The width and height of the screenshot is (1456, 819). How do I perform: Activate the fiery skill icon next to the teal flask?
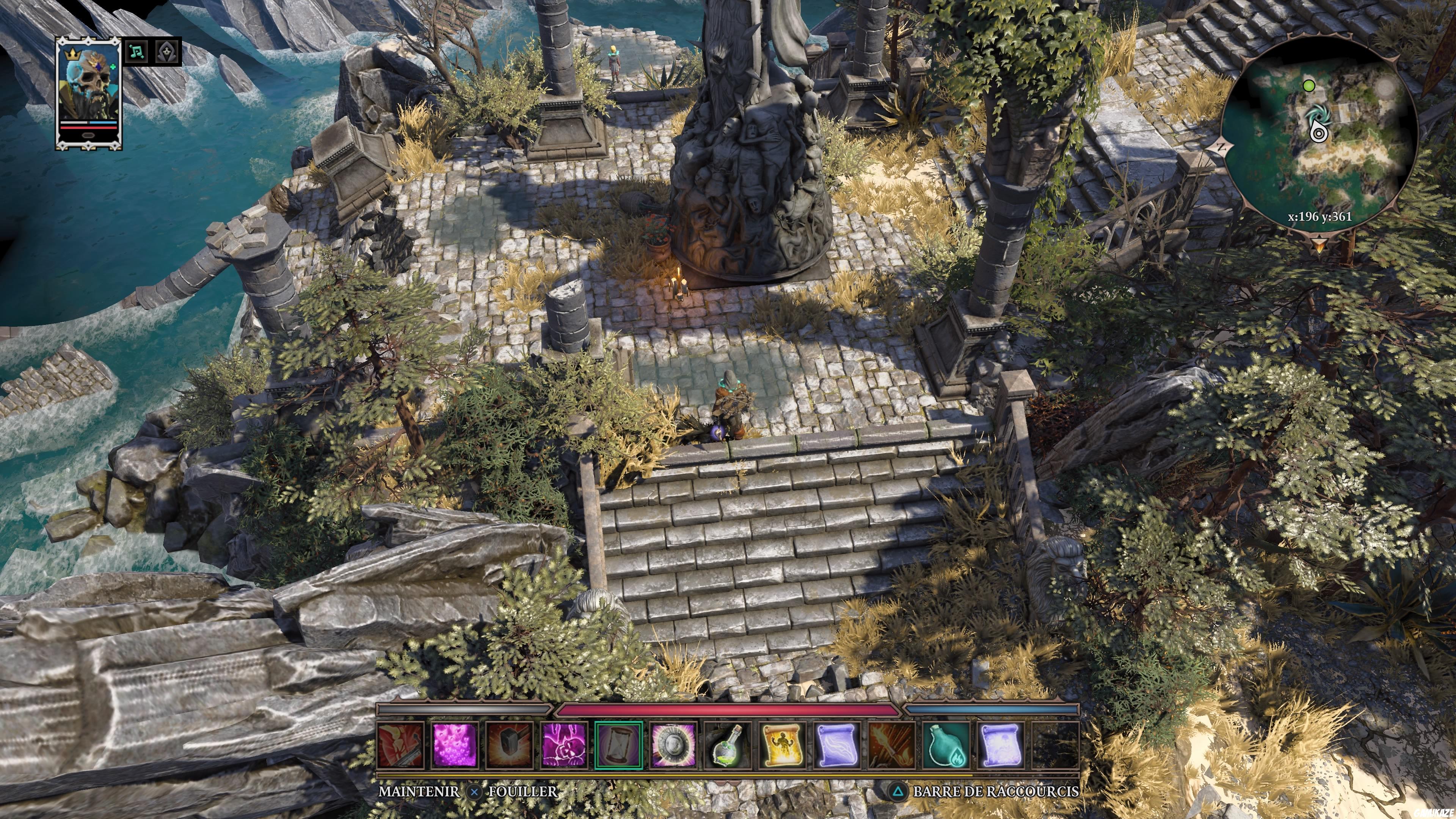(x=891, y=746)
